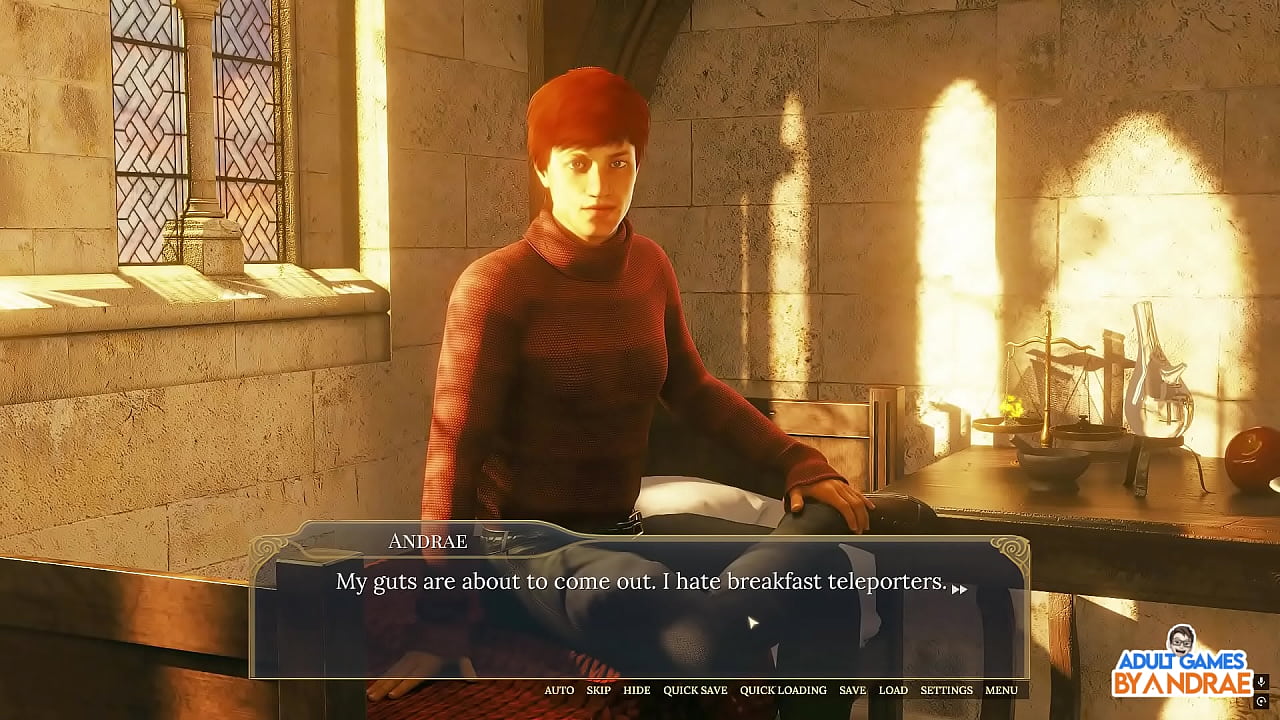The width and height of the screenshot is (1280, 720).
Task: Advance dialogue with the double-arrow indicator
Action: [959, 590]
